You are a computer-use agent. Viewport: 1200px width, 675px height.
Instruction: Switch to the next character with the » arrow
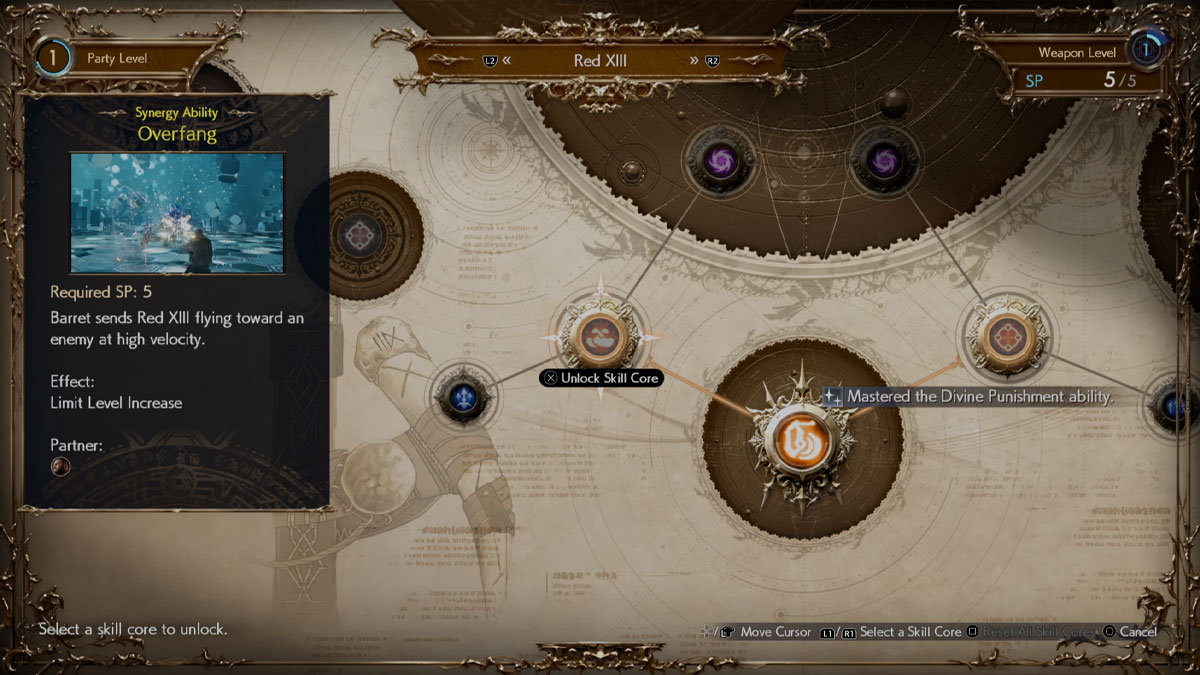694,60
